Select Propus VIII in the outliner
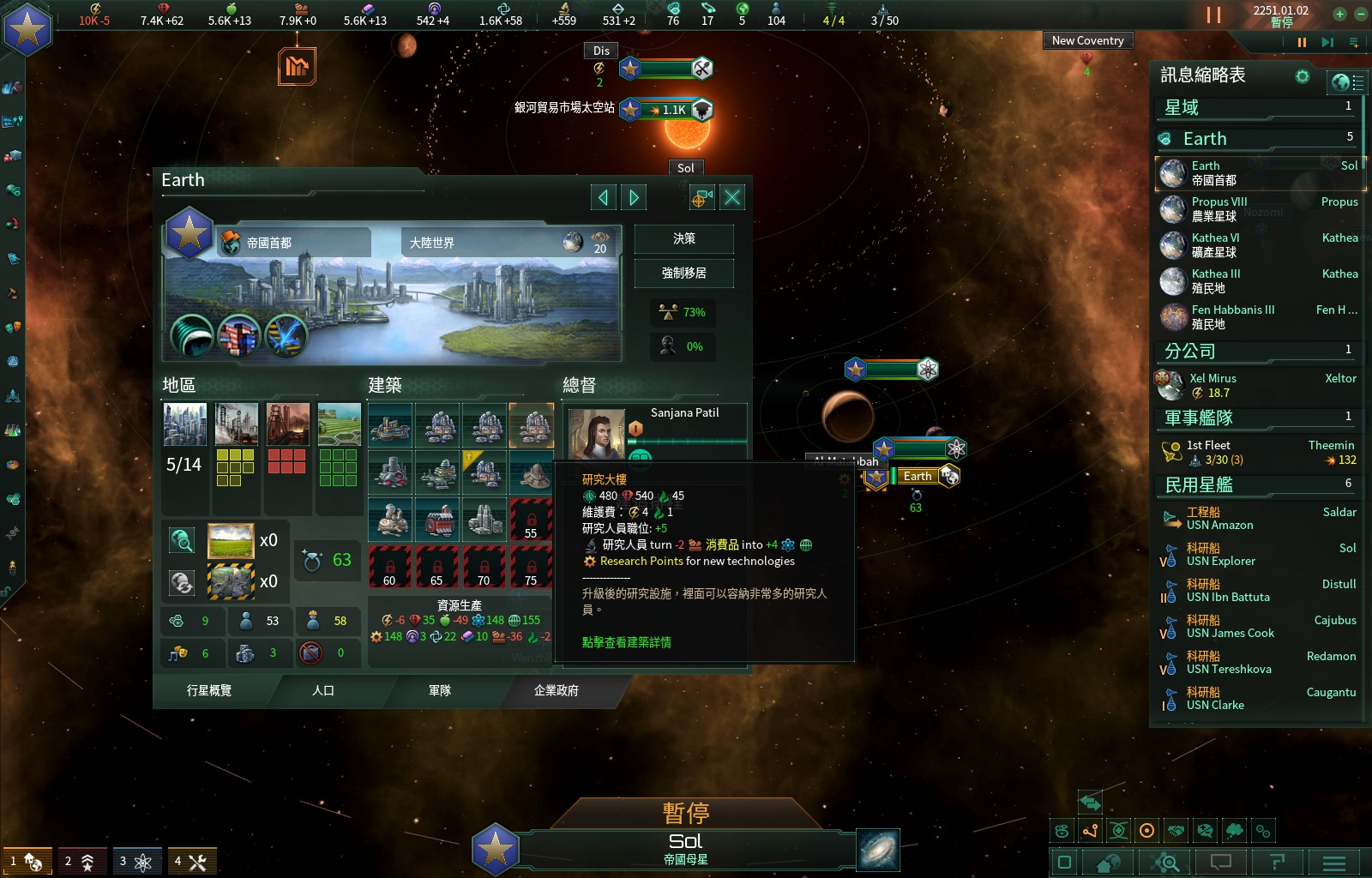The width and height of the screenshot is (1372, 878). (x=1219, y=208)
